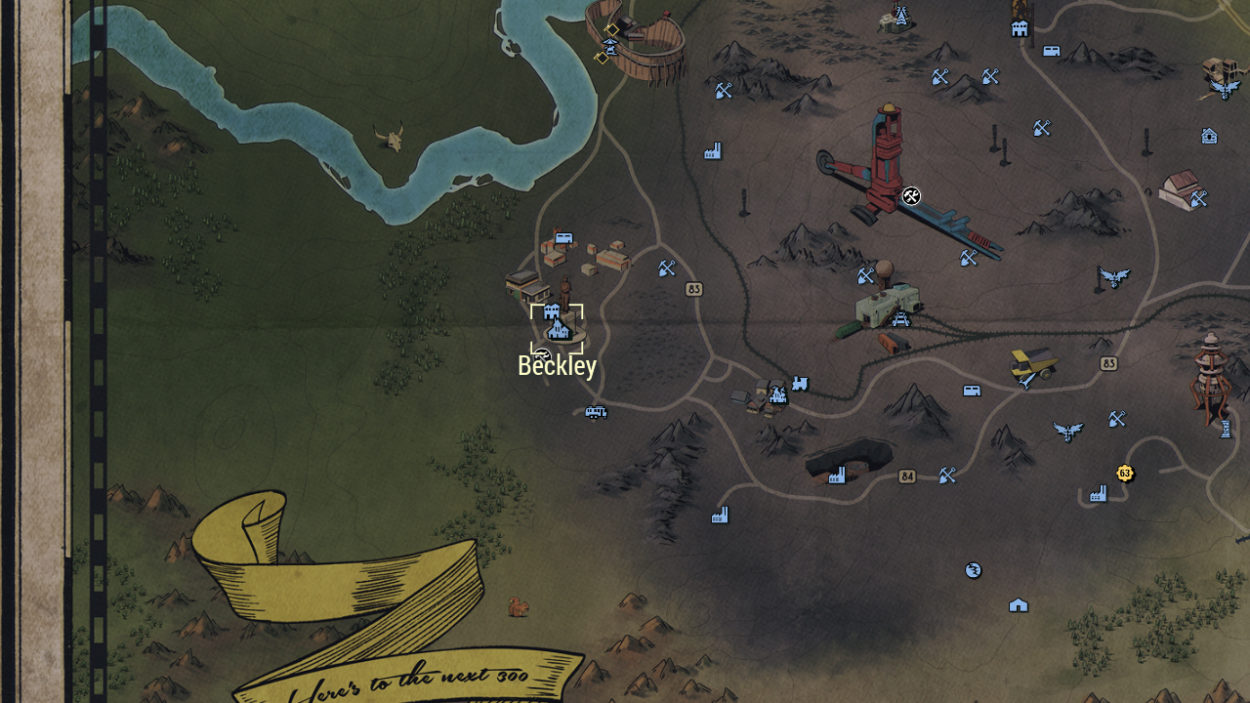Click the radio tower marker on the hilltop station
This screenshot has width=1250, height=703.
coord(901,15)
